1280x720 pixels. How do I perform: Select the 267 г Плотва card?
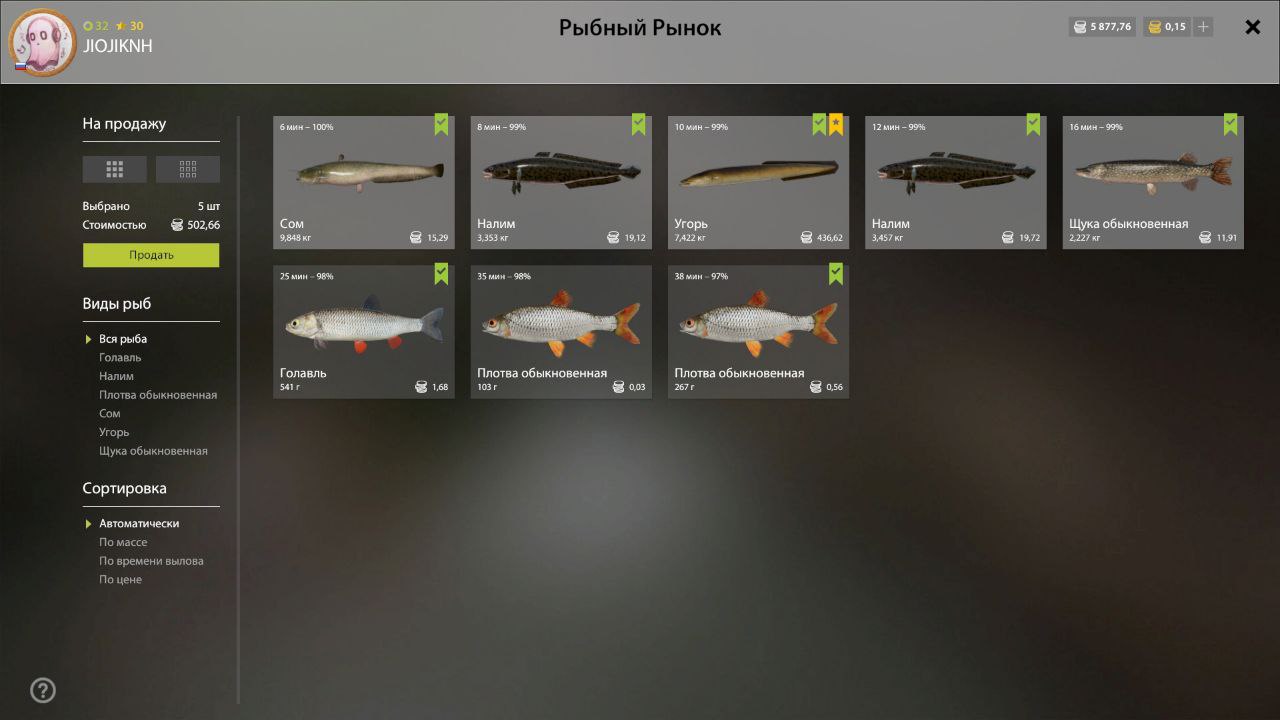click(x=758, y=331)
